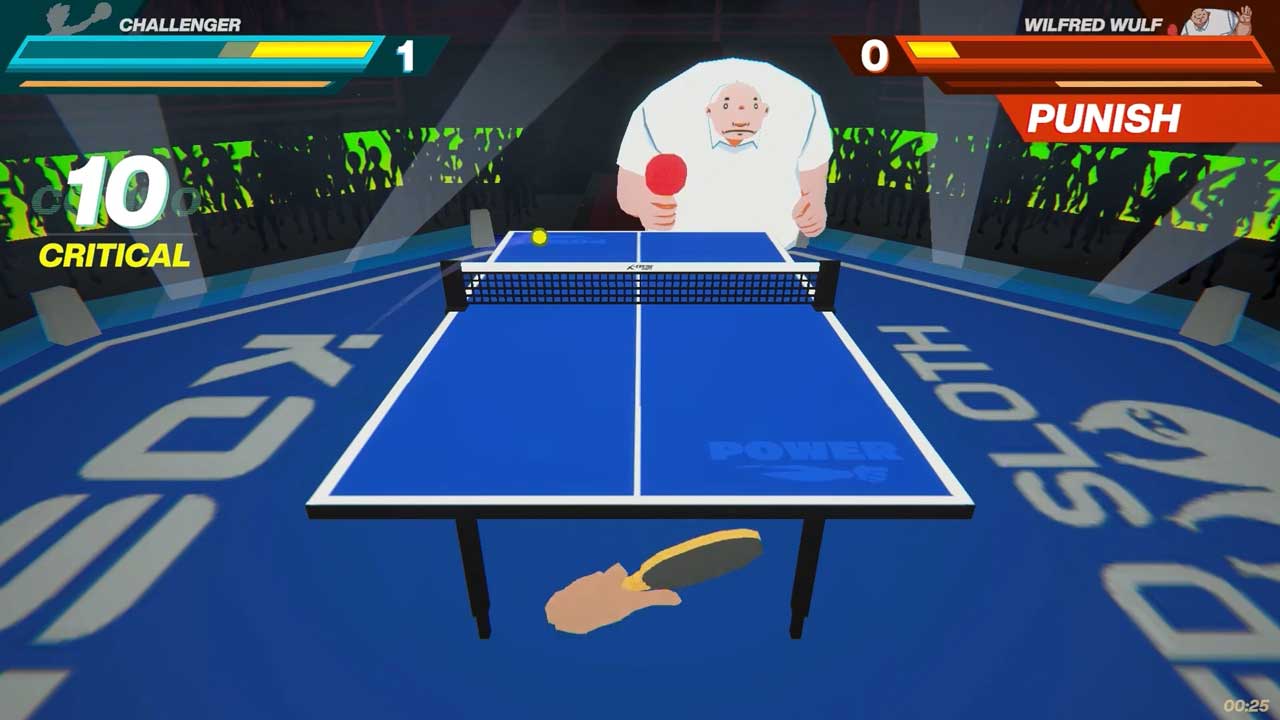This screenshot has width=1280, height=720.
Task: Click Wilfred Wulf's opponent portrait
Action: coord(1216,20)
